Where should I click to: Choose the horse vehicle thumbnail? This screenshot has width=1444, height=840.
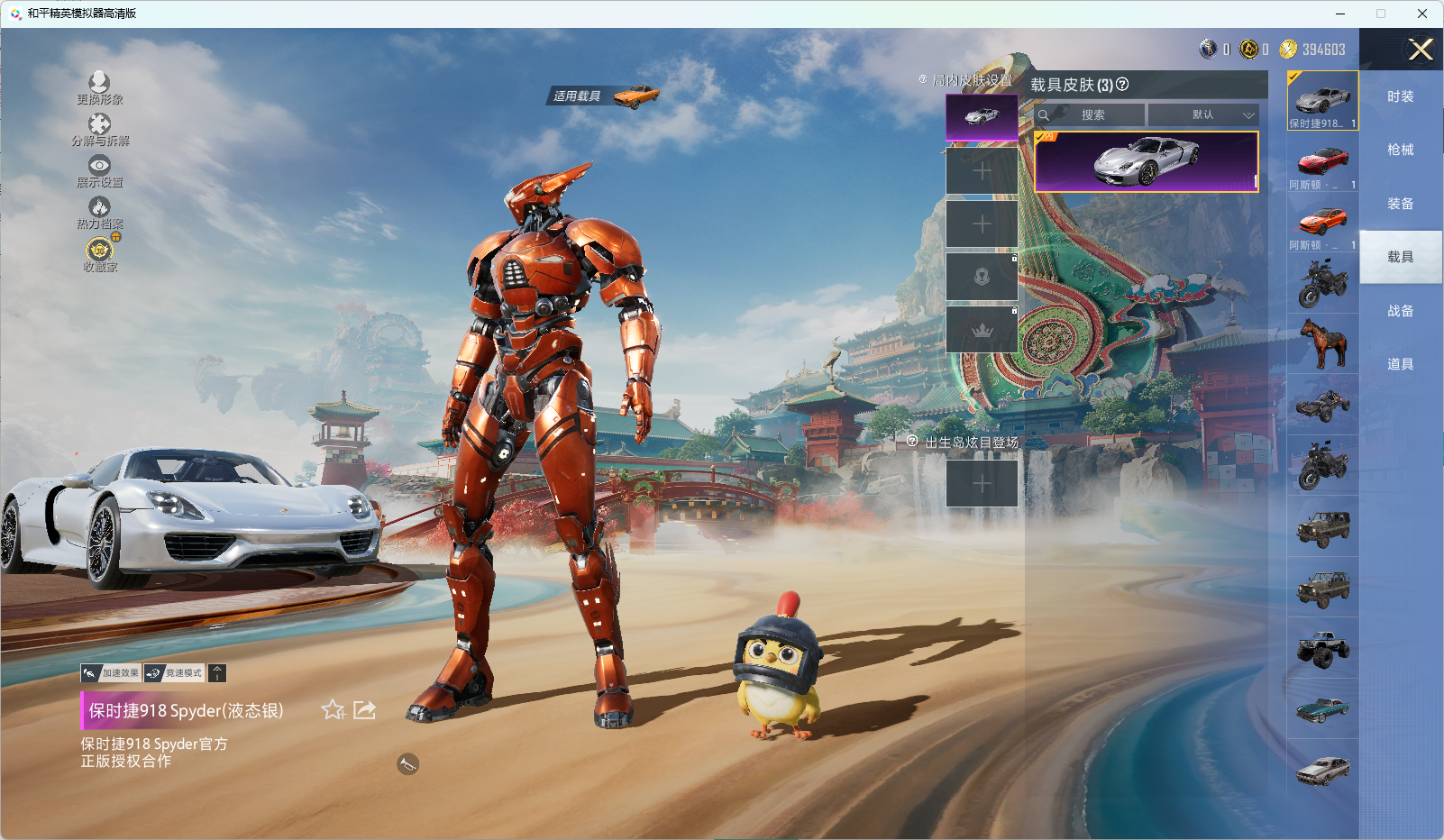(1322, 344)
